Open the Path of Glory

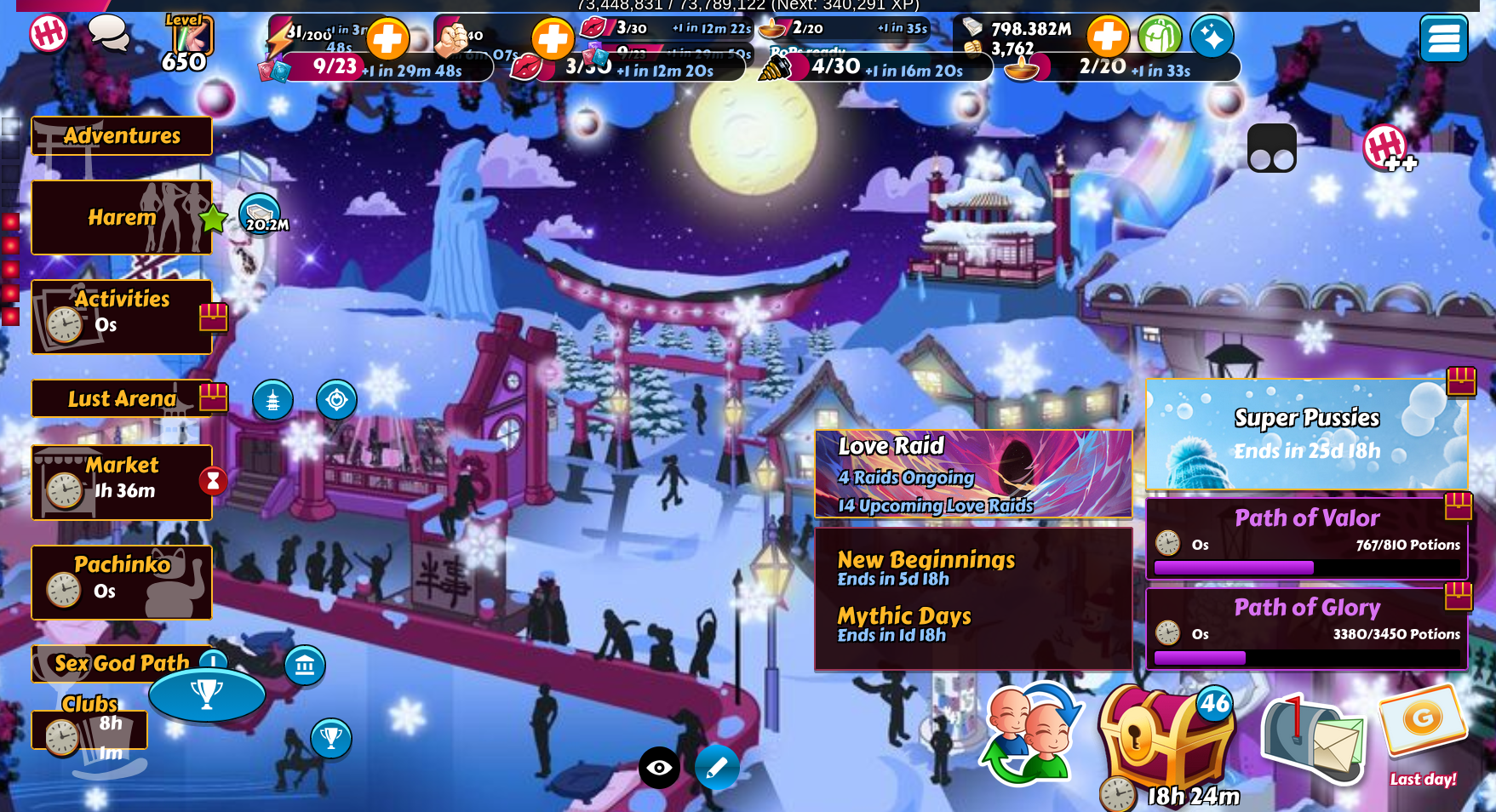[1307, 627]
